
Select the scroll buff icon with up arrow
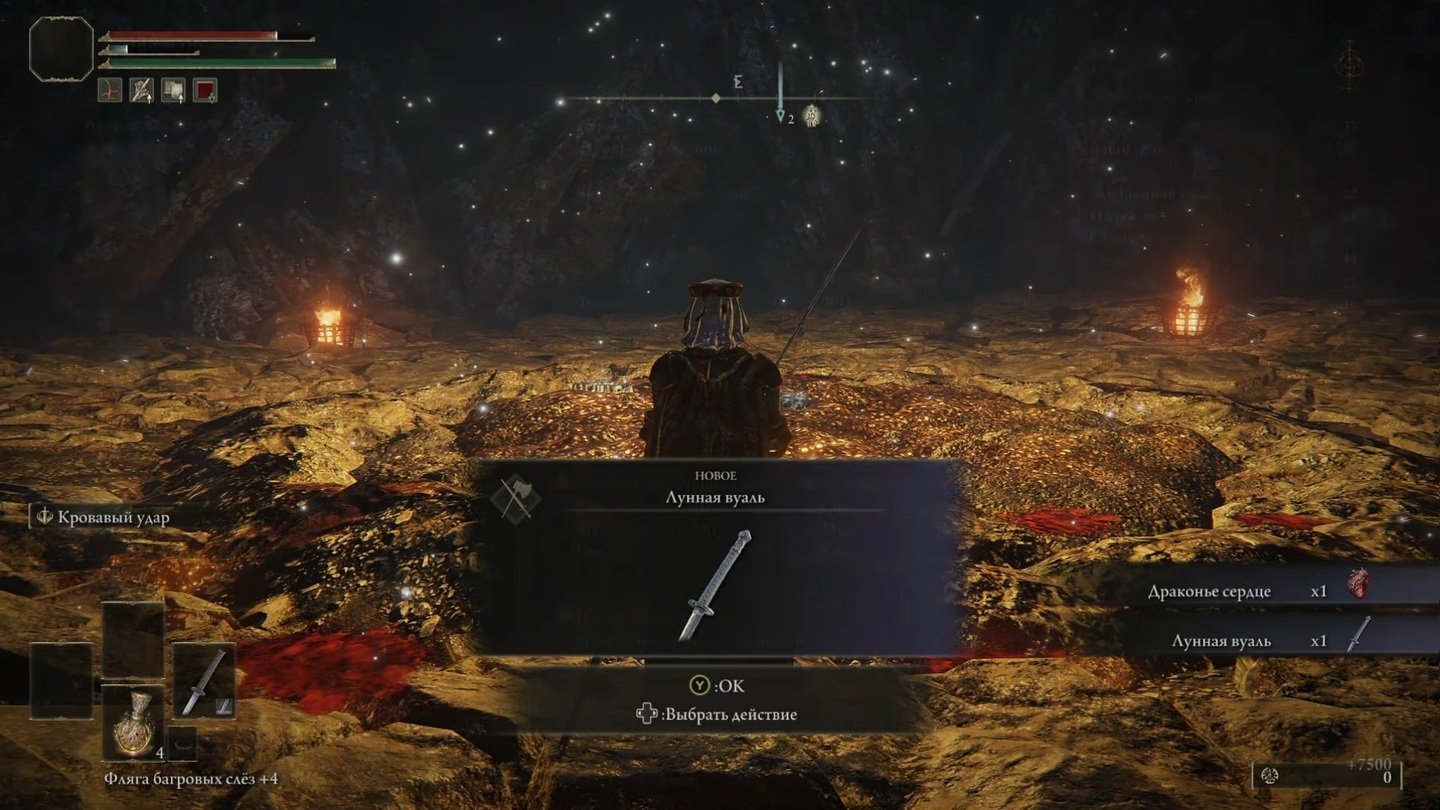(x=174, y=90)
